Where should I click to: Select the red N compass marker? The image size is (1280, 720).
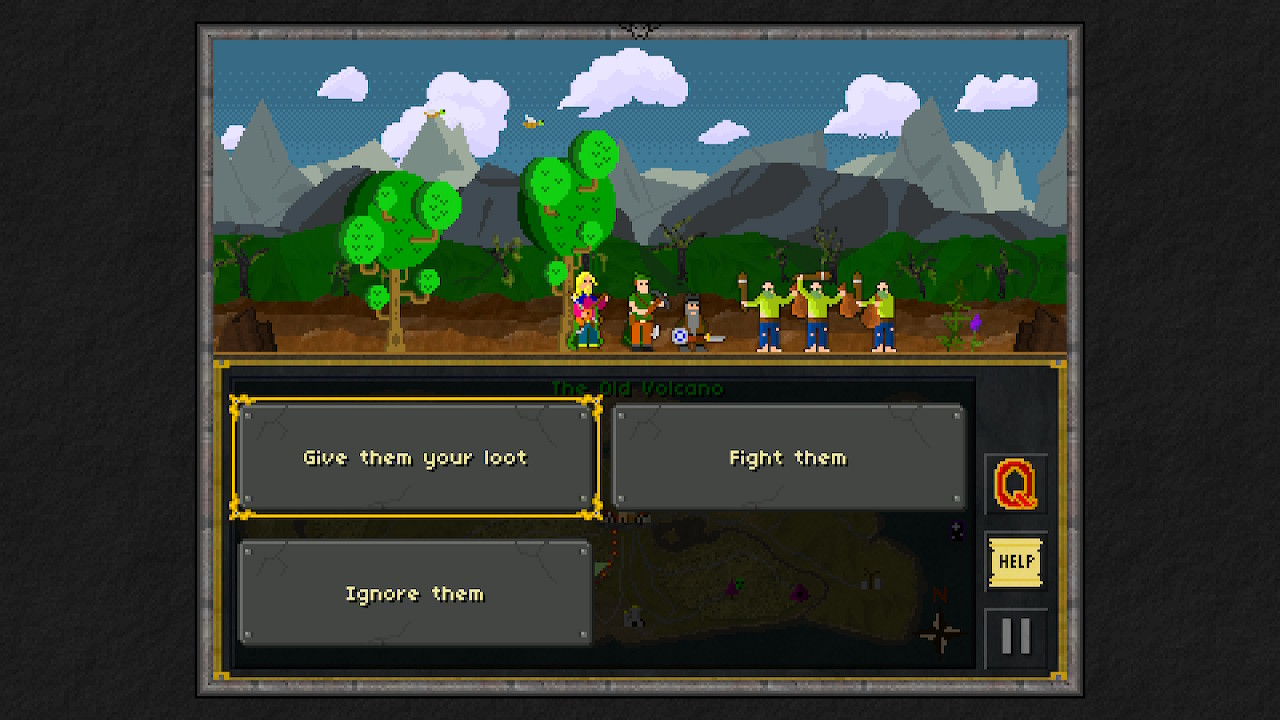tap(940, 595)
